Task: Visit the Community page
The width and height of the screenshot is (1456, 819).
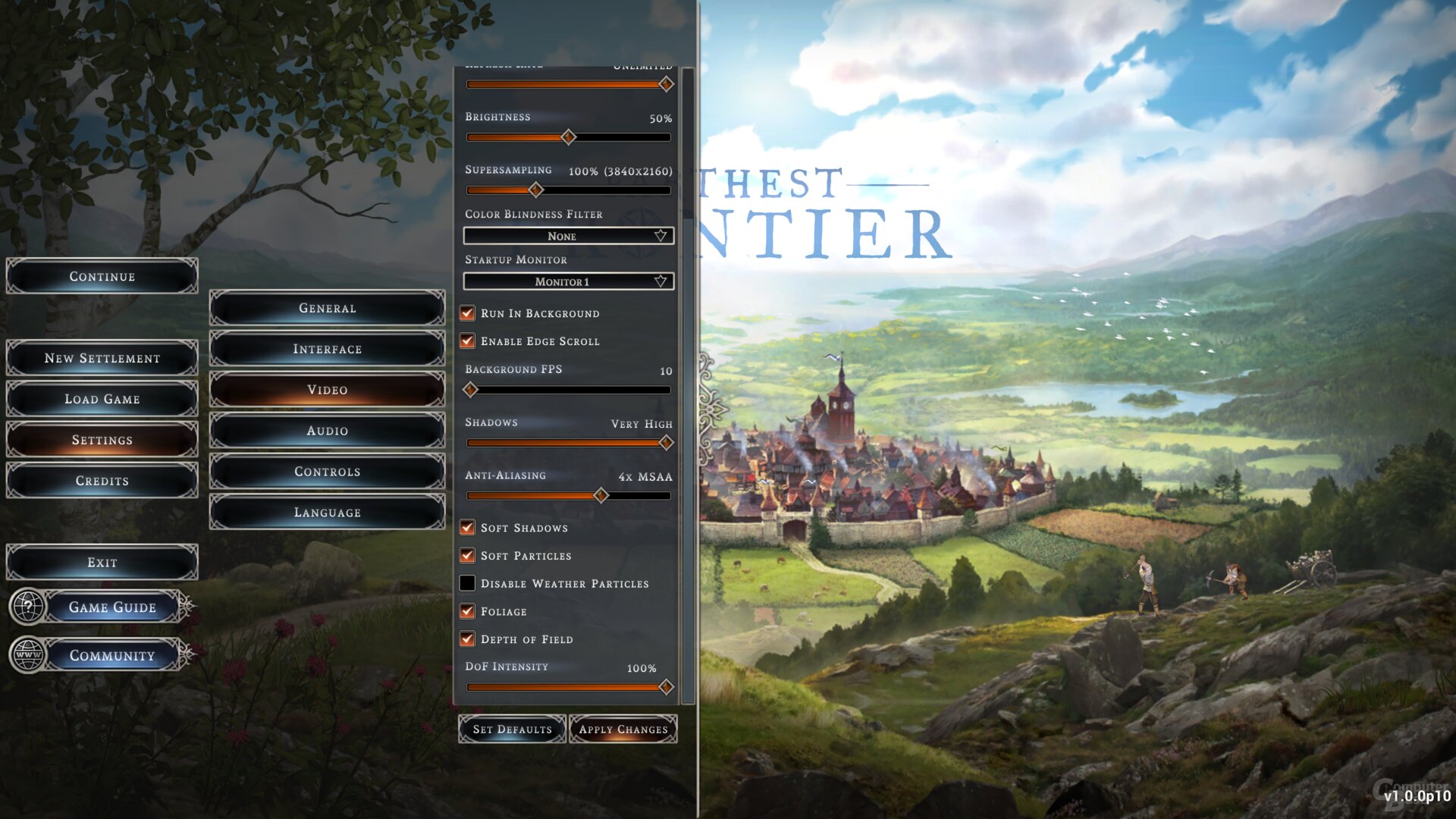Action: click(x=112, y=656)
